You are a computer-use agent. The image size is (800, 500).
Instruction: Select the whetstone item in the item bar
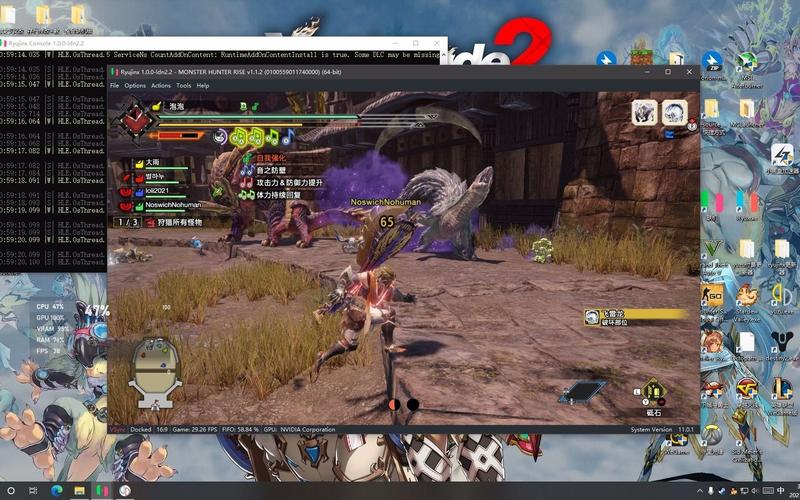[654, 391]
